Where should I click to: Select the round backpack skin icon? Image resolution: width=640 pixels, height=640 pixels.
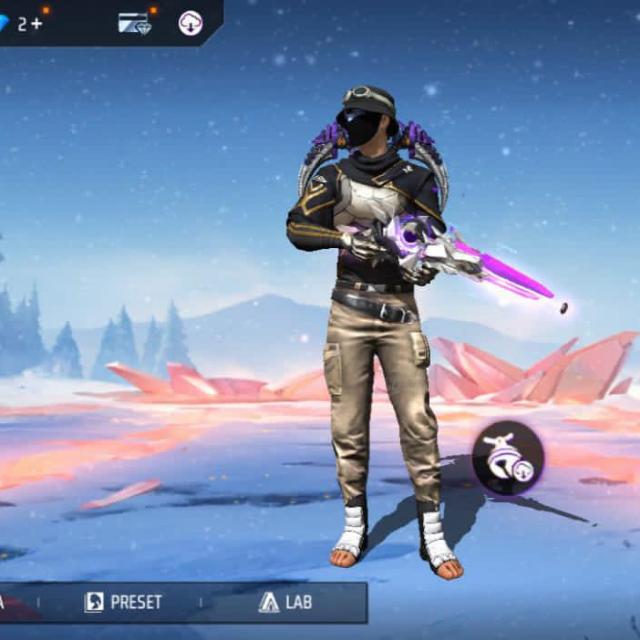click(507, 459)
